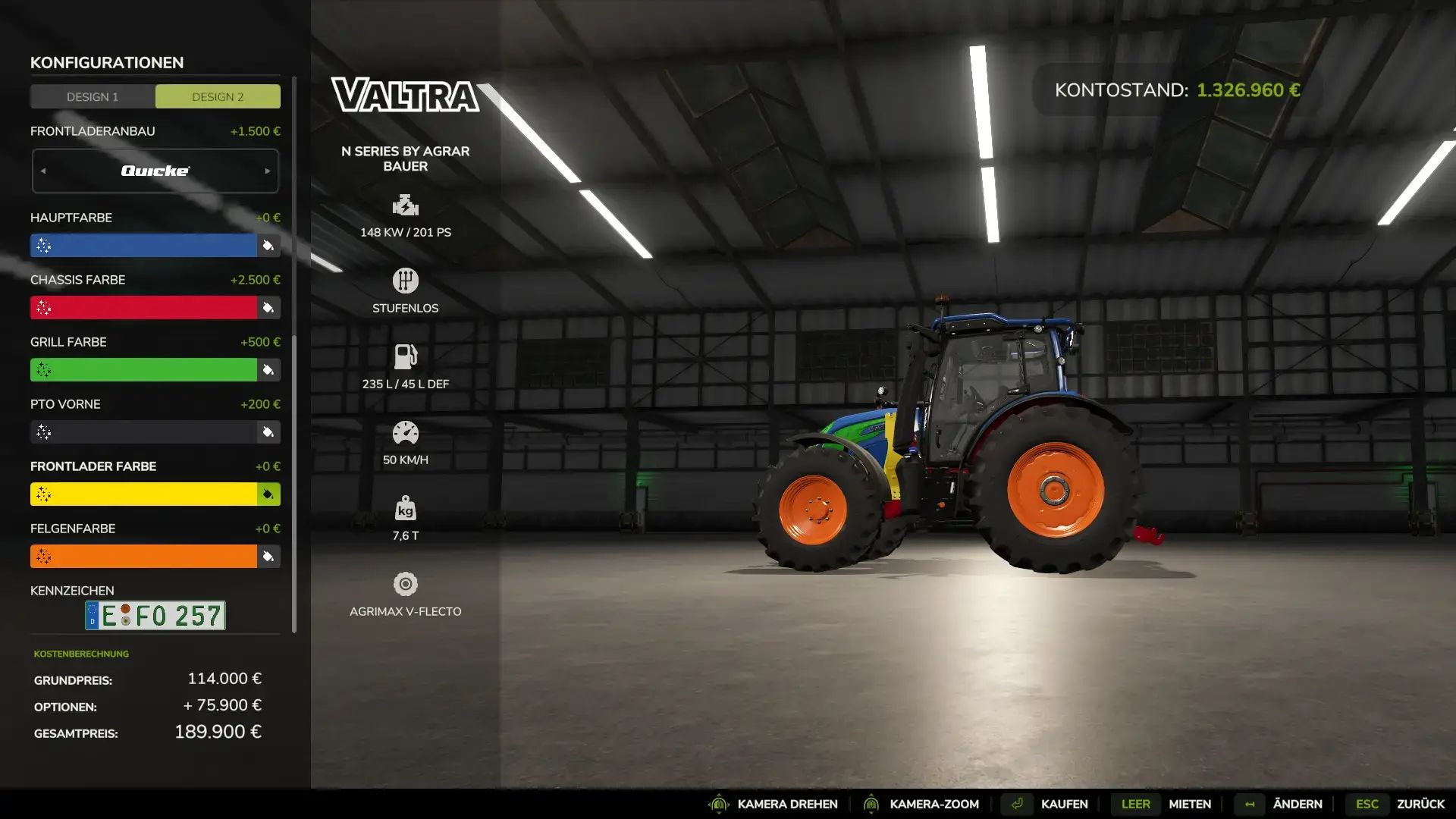Open the Chassis Farbe paint bucket picker
The width and height of the screenshot is (1456, 819).
268,307
